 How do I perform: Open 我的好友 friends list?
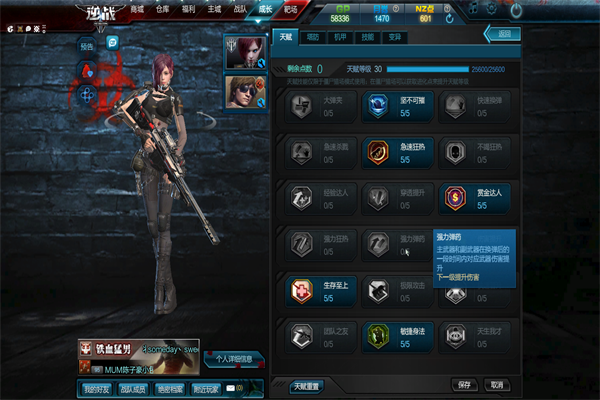(95, 388)
